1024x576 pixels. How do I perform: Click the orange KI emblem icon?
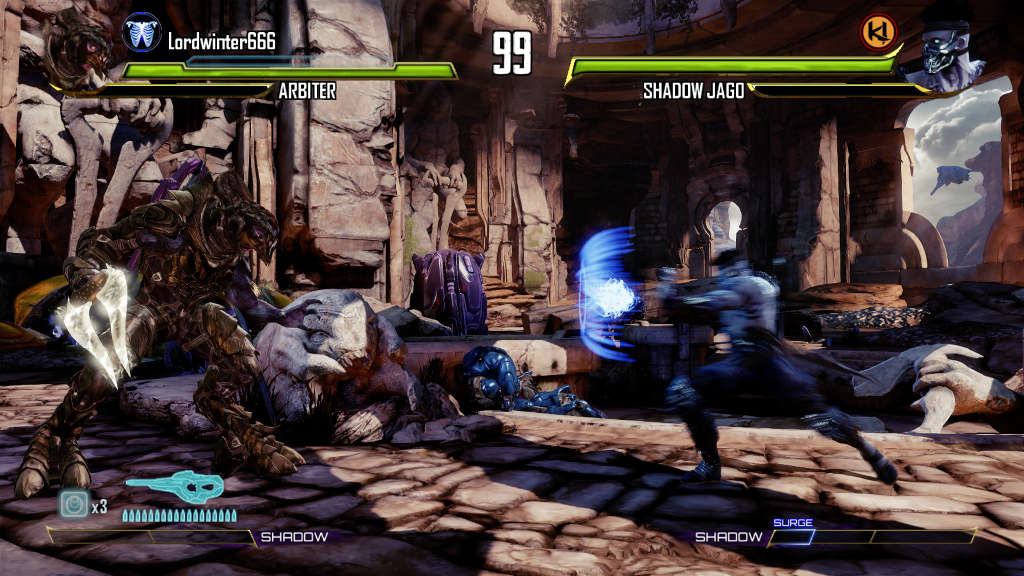point(878,32)
